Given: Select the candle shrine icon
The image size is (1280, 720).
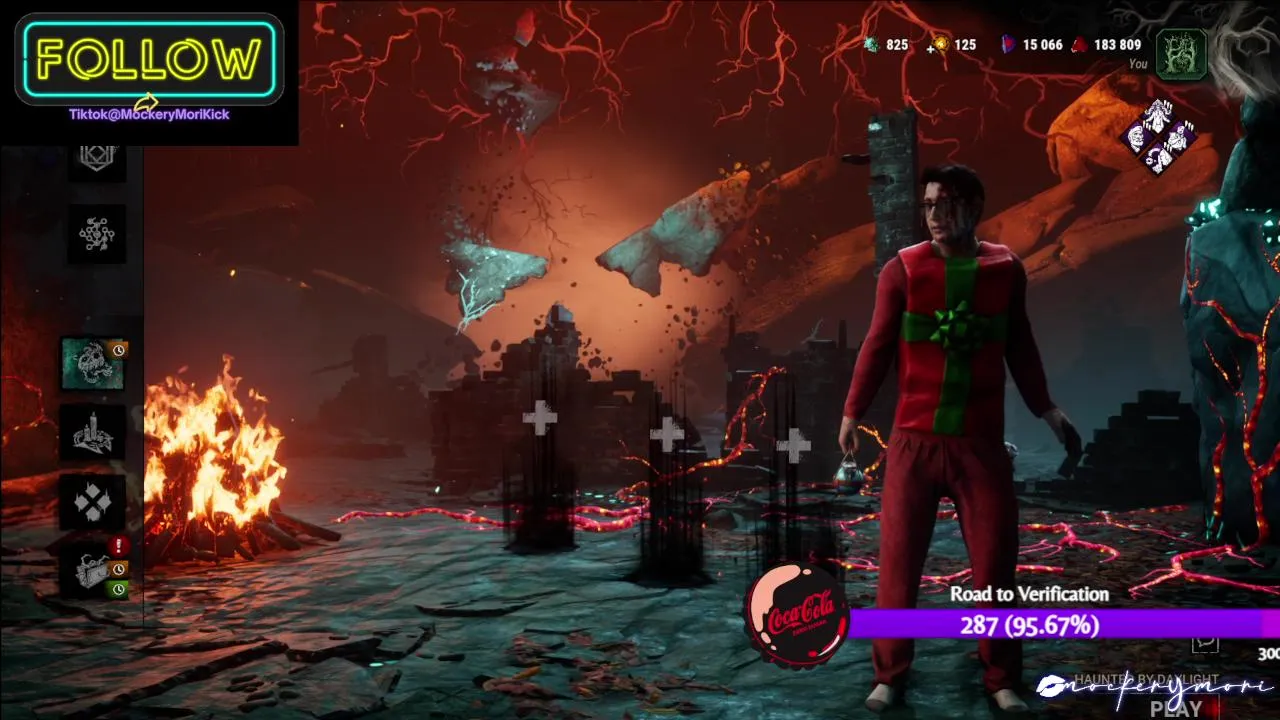Looking at the screenshot, I should click(x=93, y=433).
